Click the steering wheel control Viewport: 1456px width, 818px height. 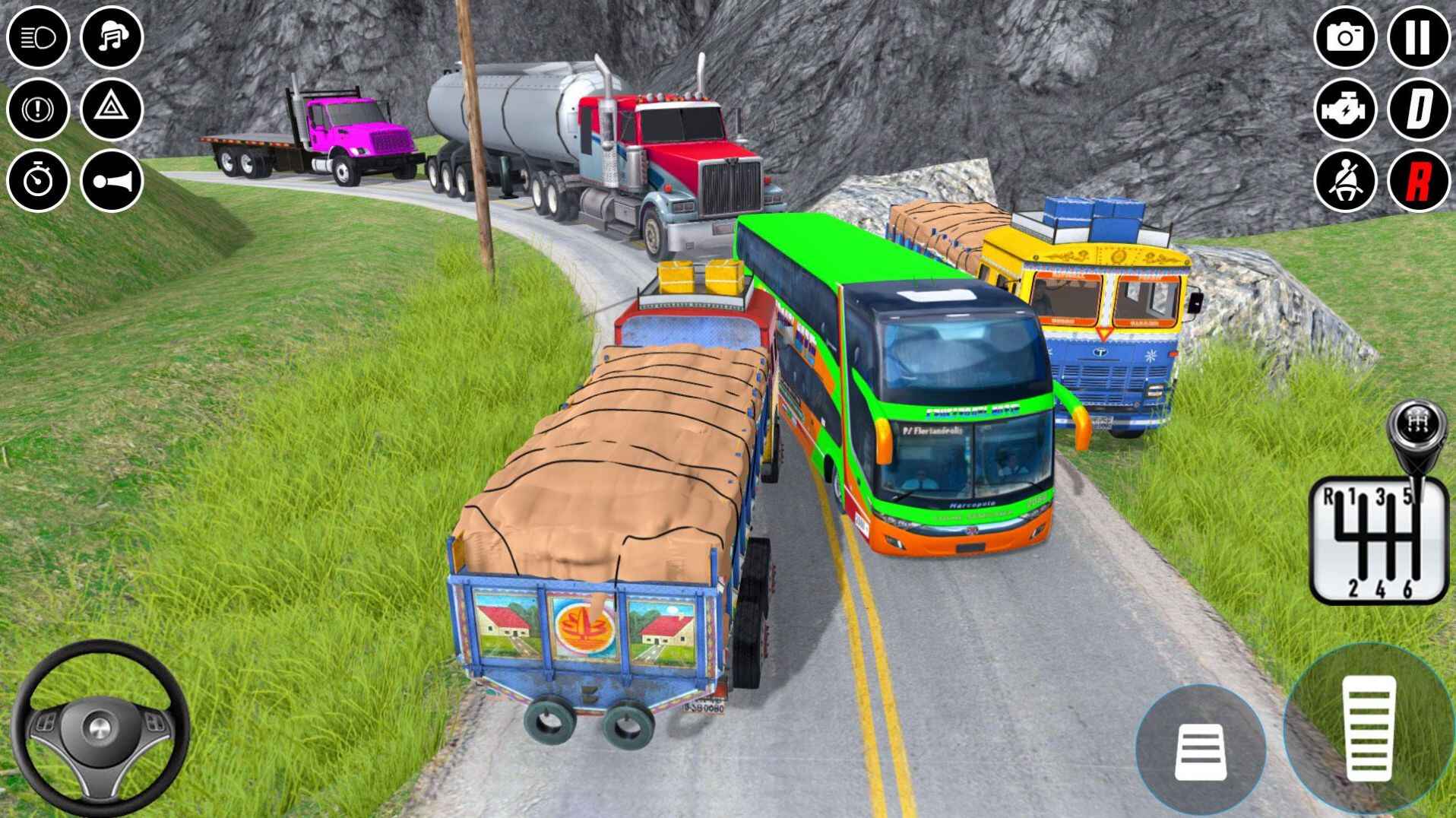100,728
